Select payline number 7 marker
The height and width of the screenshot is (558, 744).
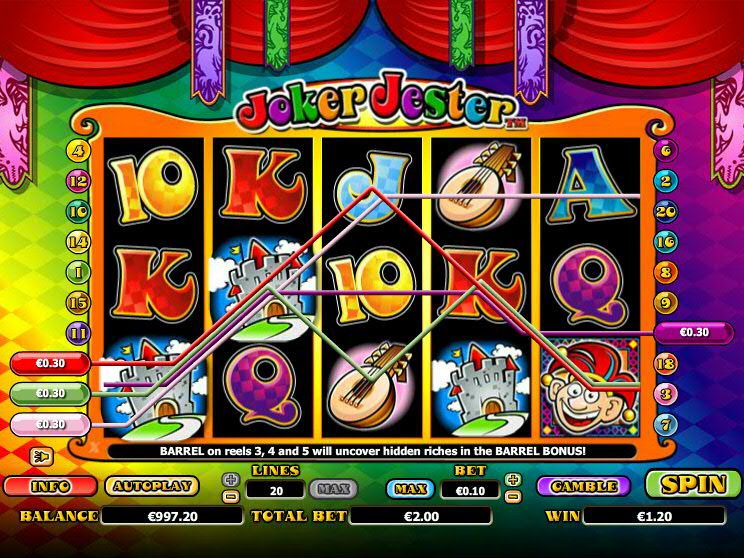668,425
